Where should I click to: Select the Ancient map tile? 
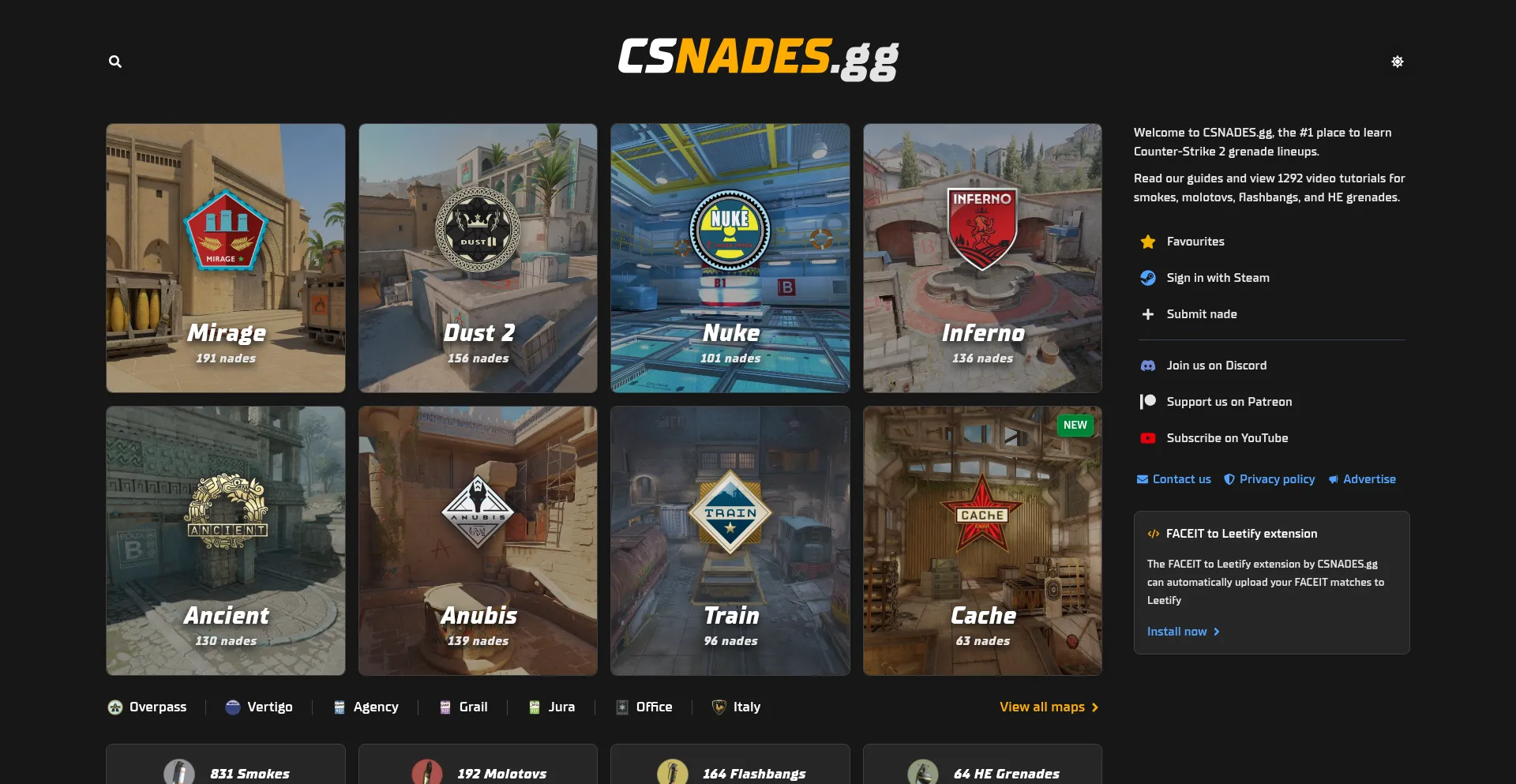click(x=226, y=541)
